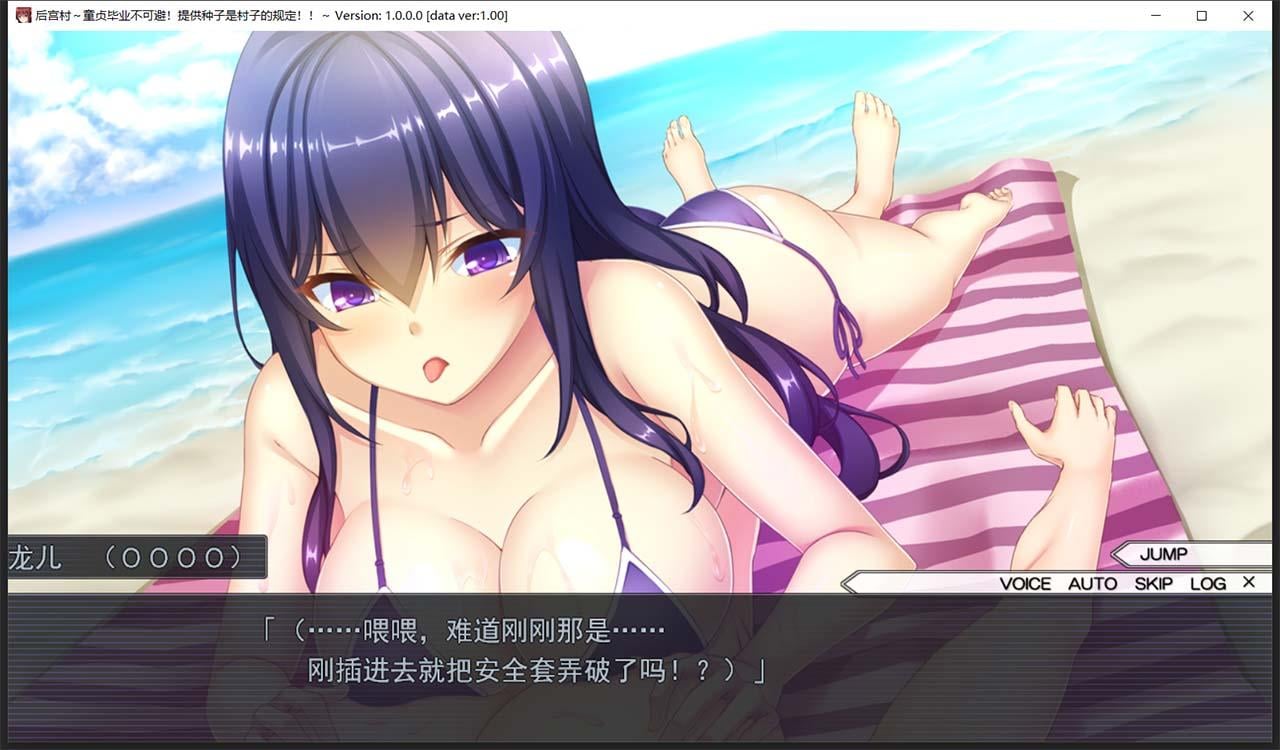This screenshot has height=750, width=1280.
Task: Open the JUMP scene selection banner
Action: [x=1165, y=555]
